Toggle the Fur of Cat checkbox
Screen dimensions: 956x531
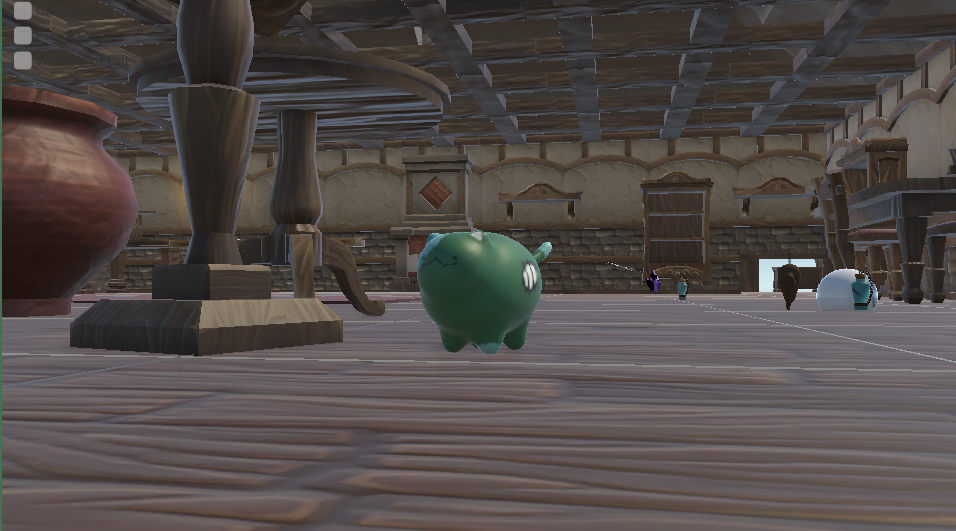click(x=23, y=36)
